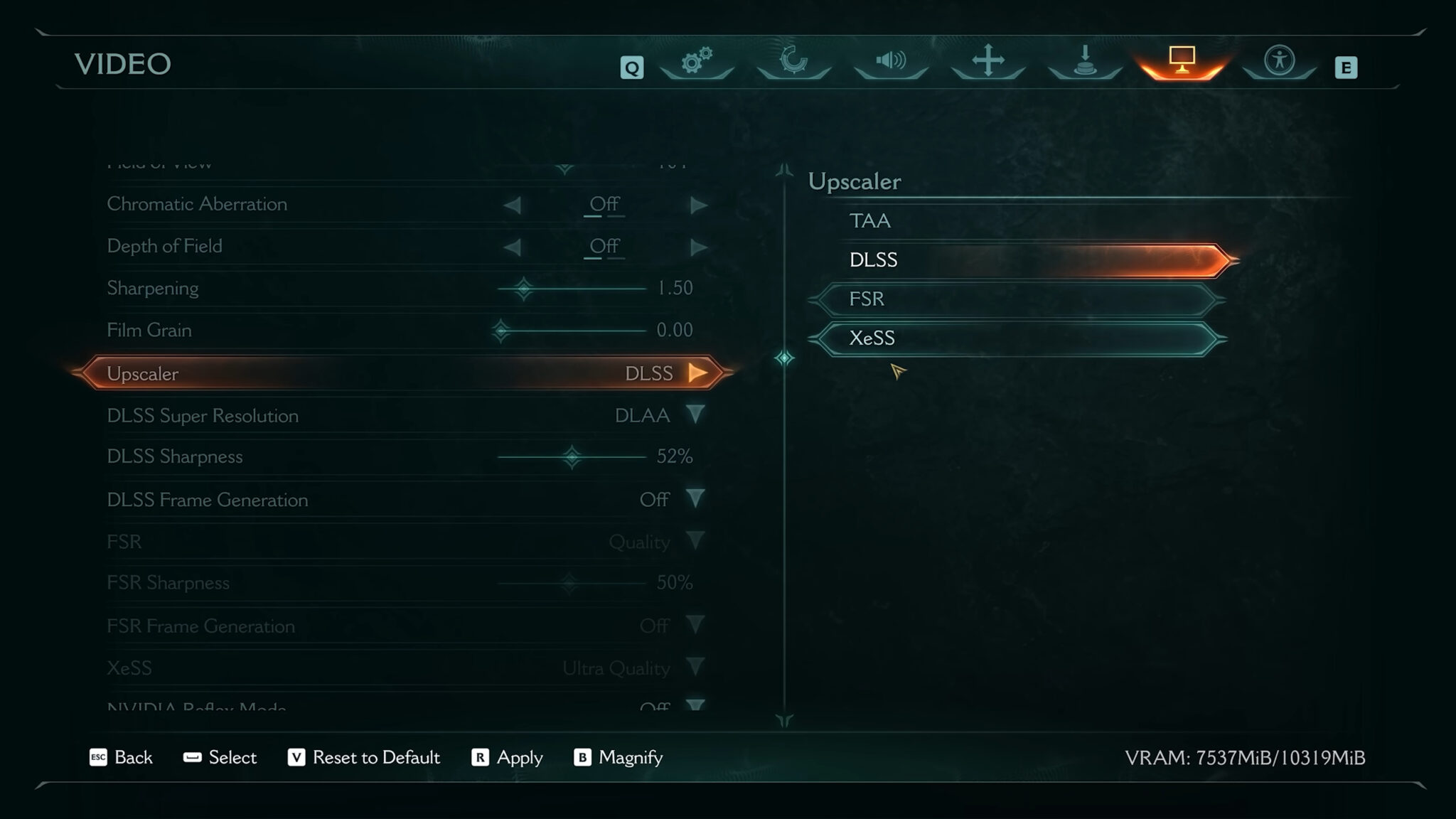Expand the DLSS Frame Generation dropdown

coord(696,499)
